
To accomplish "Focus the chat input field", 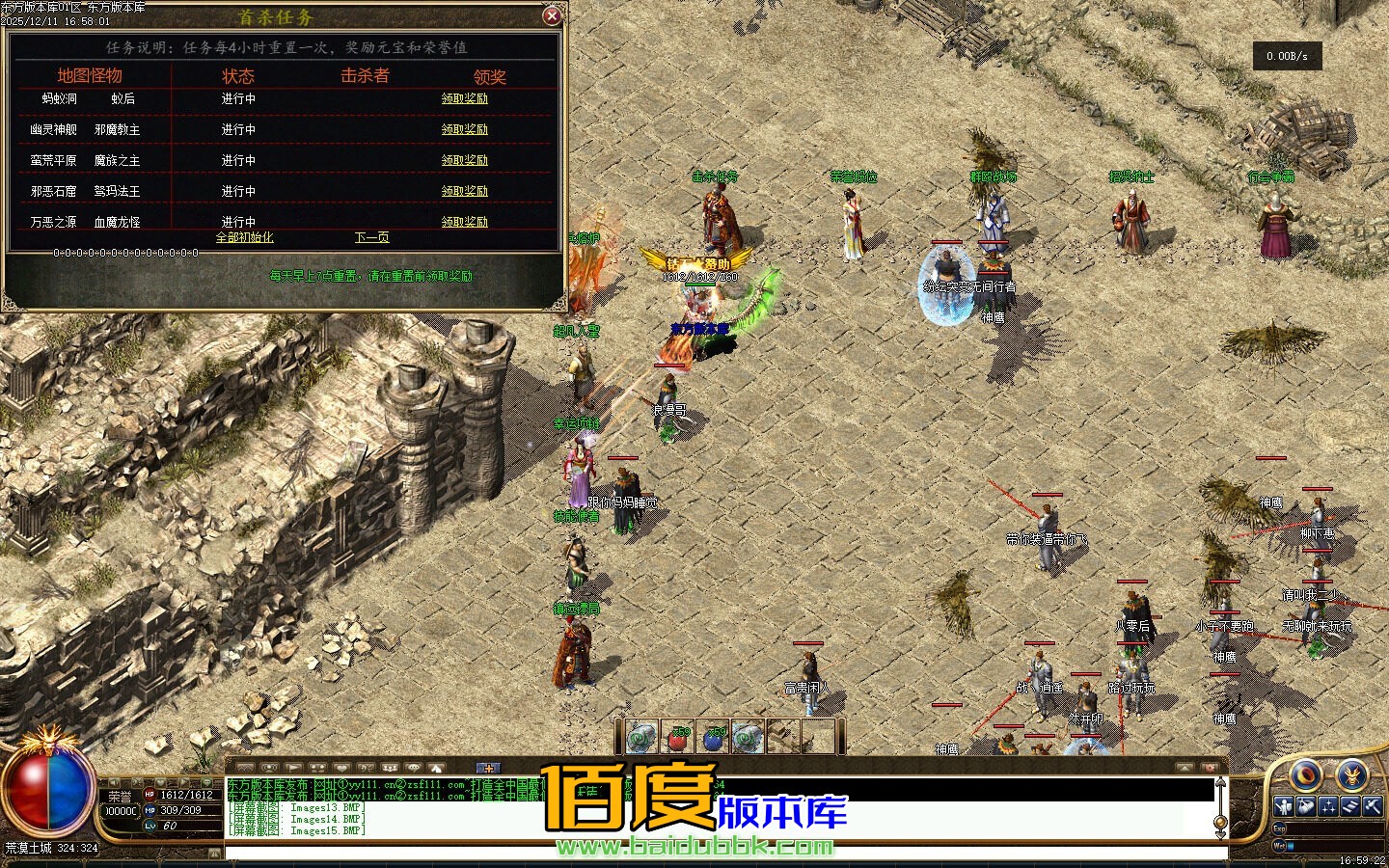I will (x=723, y=853).
